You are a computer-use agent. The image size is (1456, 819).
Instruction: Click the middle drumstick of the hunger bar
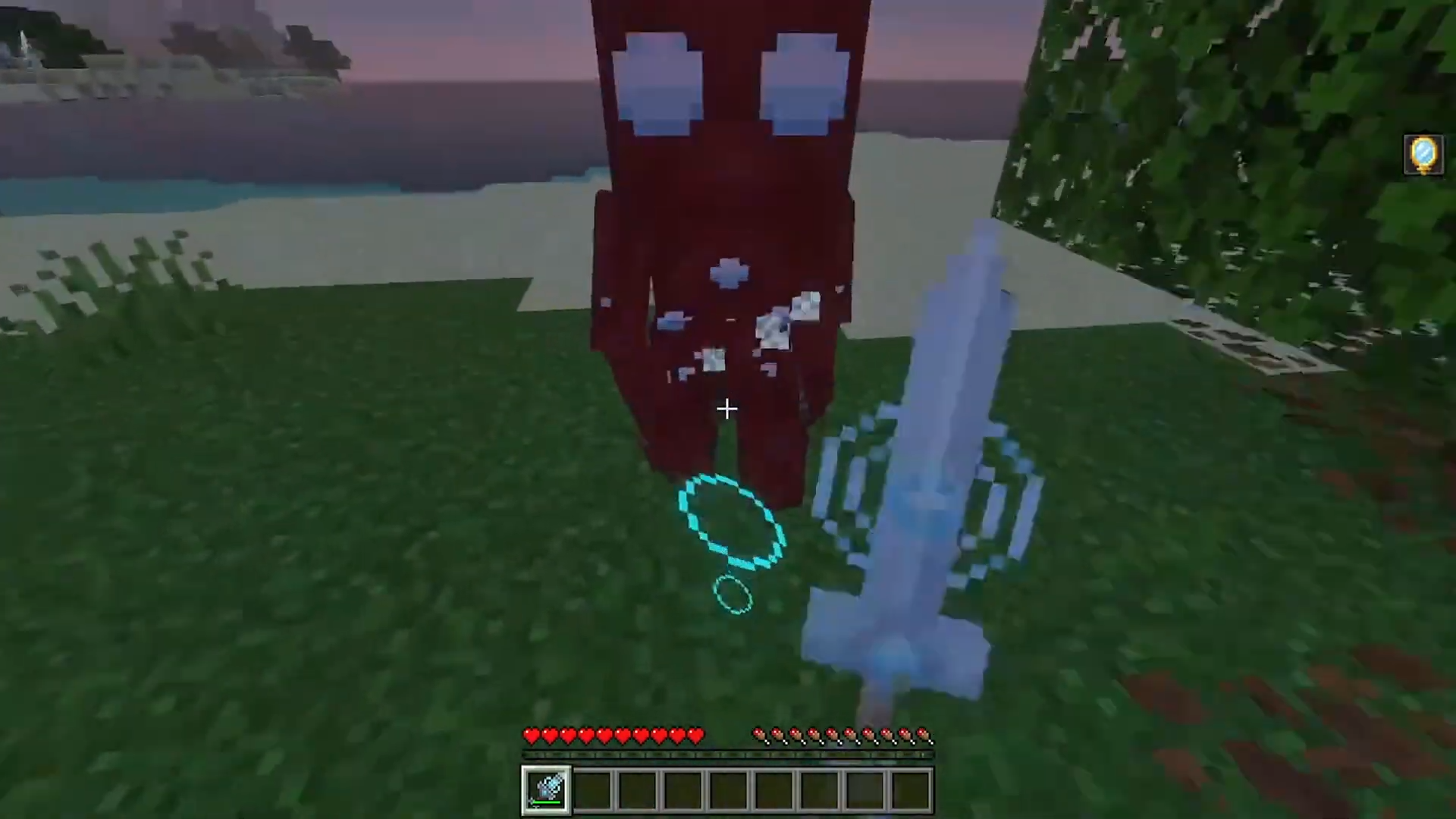(842, 734)
